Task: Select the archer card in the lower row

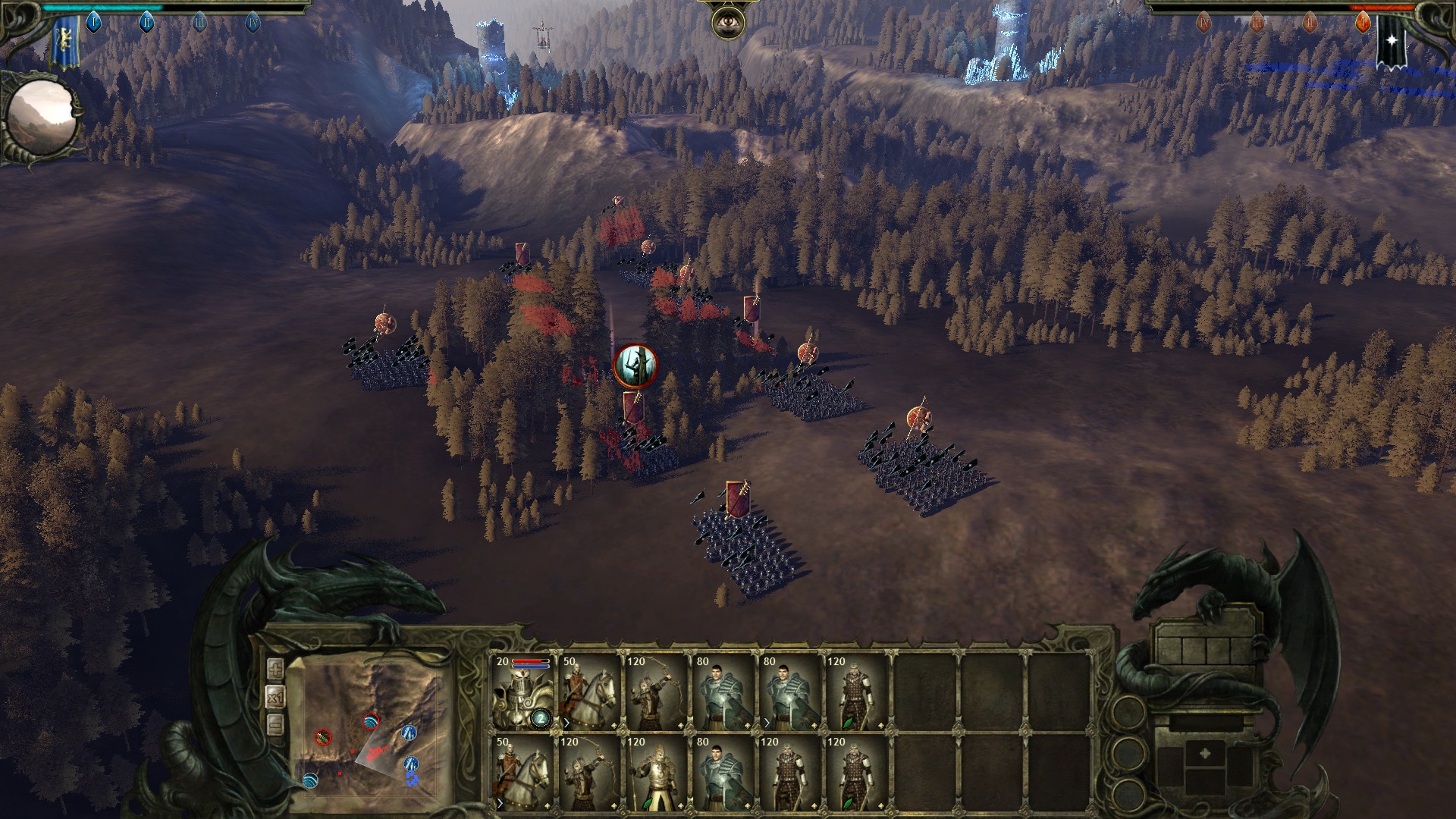Action: (590, 775)
